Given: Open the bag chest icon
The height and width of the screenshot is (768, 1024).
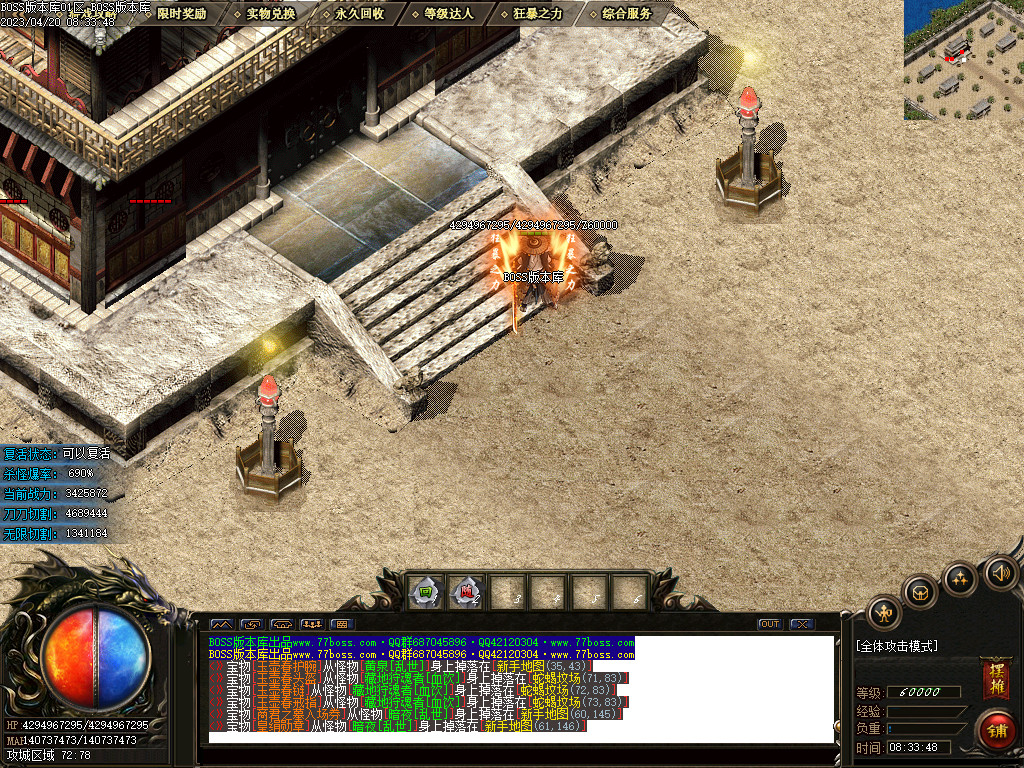Looking at the screenshot, I should (920, 592).
